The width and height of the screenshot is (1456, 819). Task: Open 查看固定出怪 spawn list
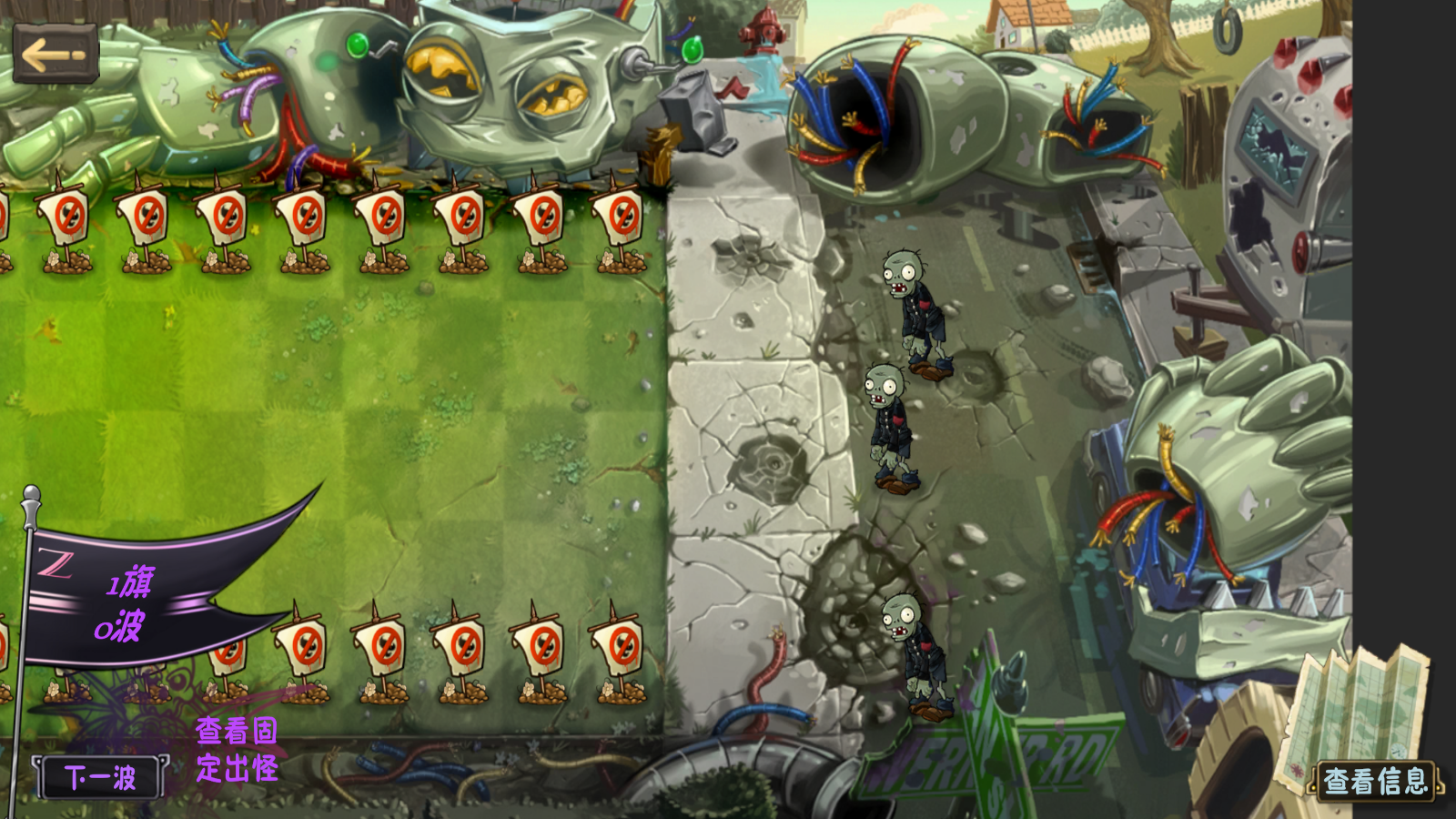(237, 750)
